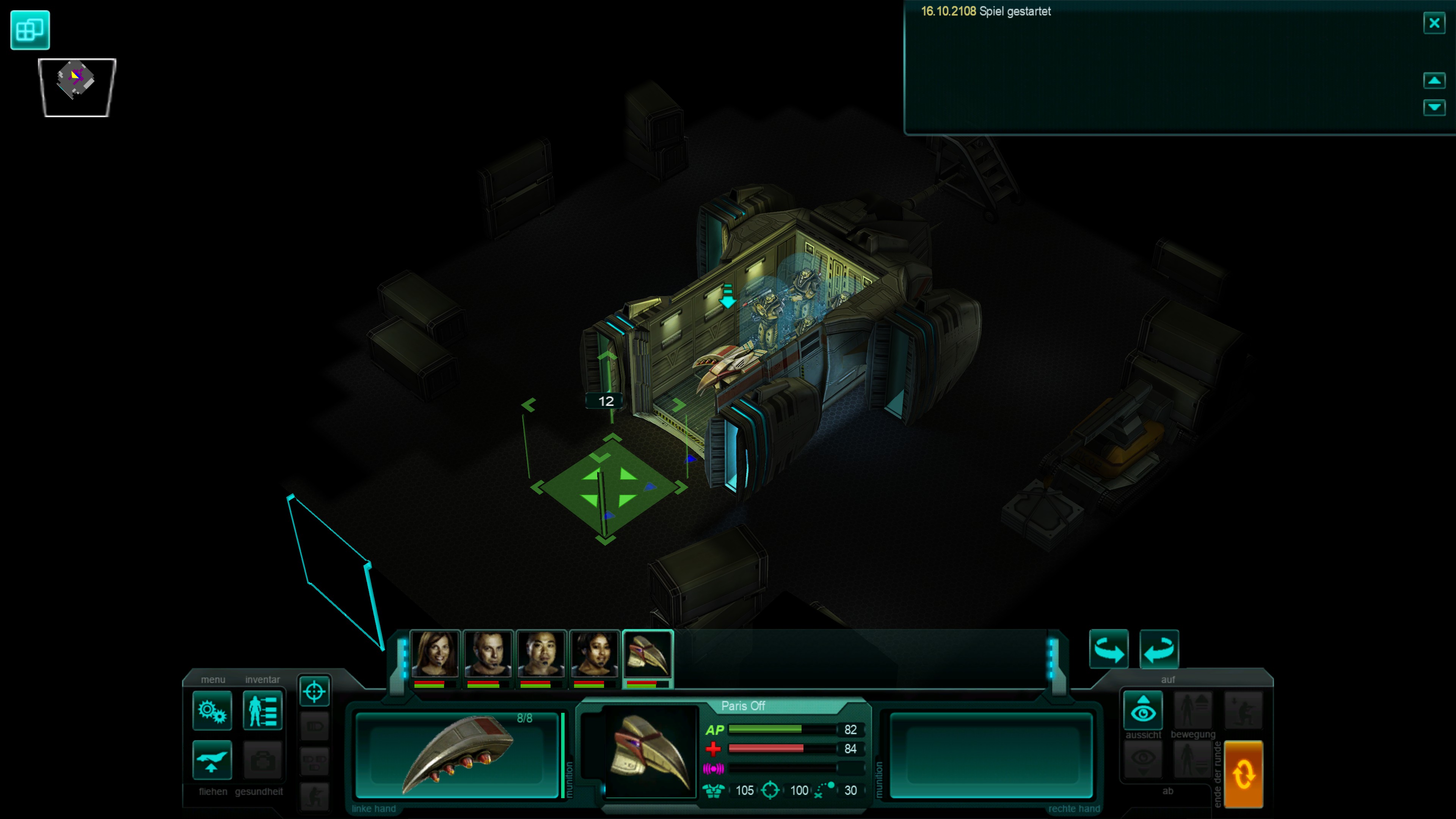Pick the fourth squad member portrait
The image size is (1456, 819).
pyautogui.click(x=593, y=654)
